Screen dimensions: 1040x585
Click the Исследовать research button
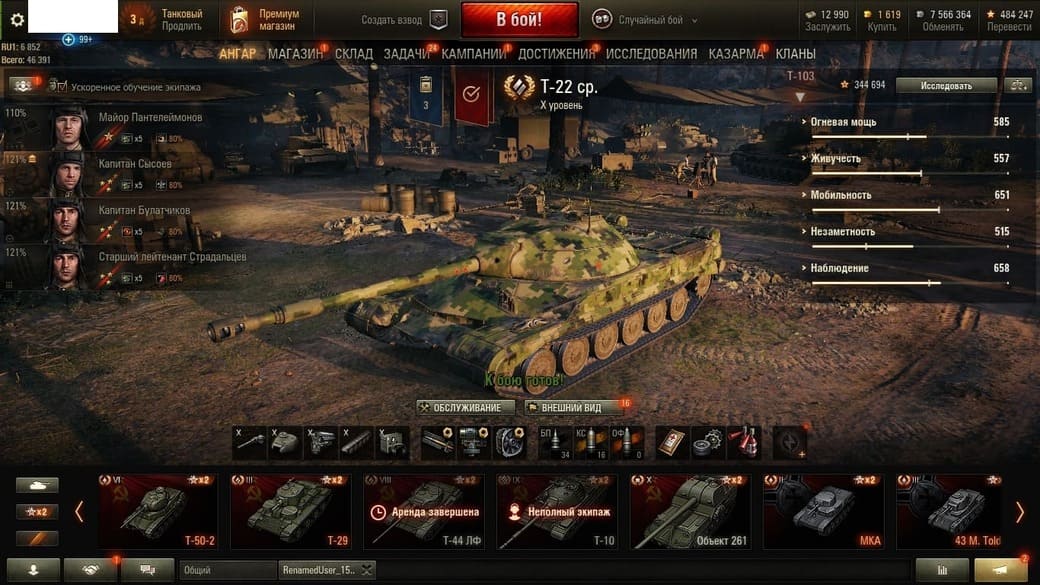946,86
